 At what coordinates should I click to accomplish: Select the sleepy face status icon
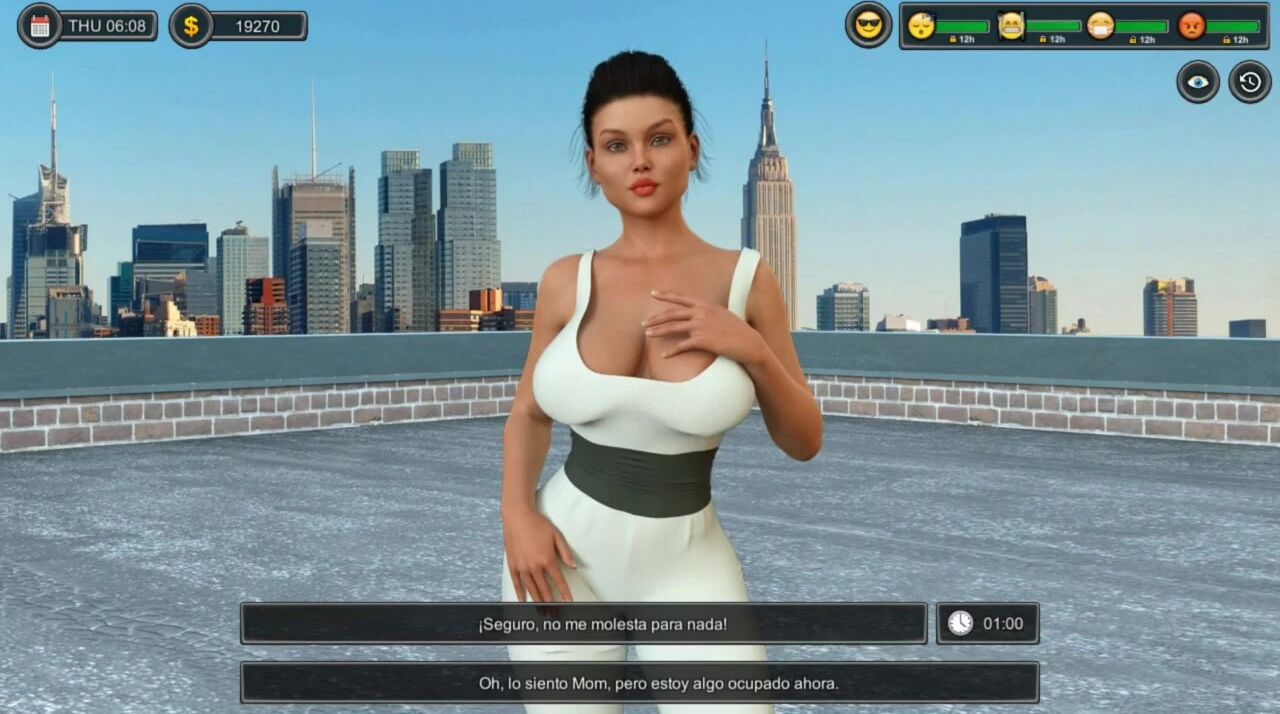click(x=921, y=25)
